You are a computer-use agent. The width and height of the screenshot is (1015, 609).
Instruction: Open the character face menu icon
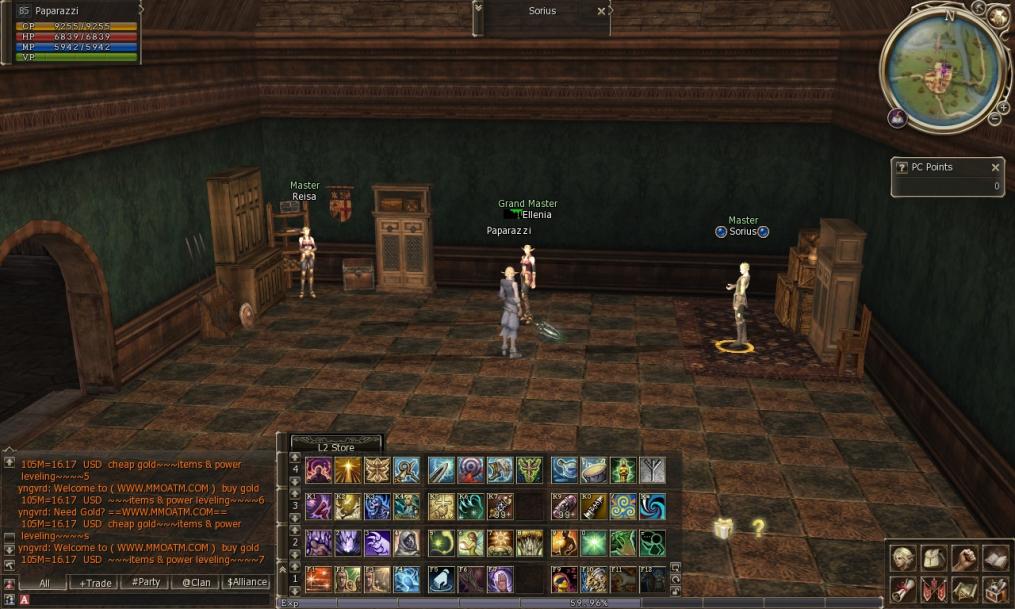click(x=903, y=558)
